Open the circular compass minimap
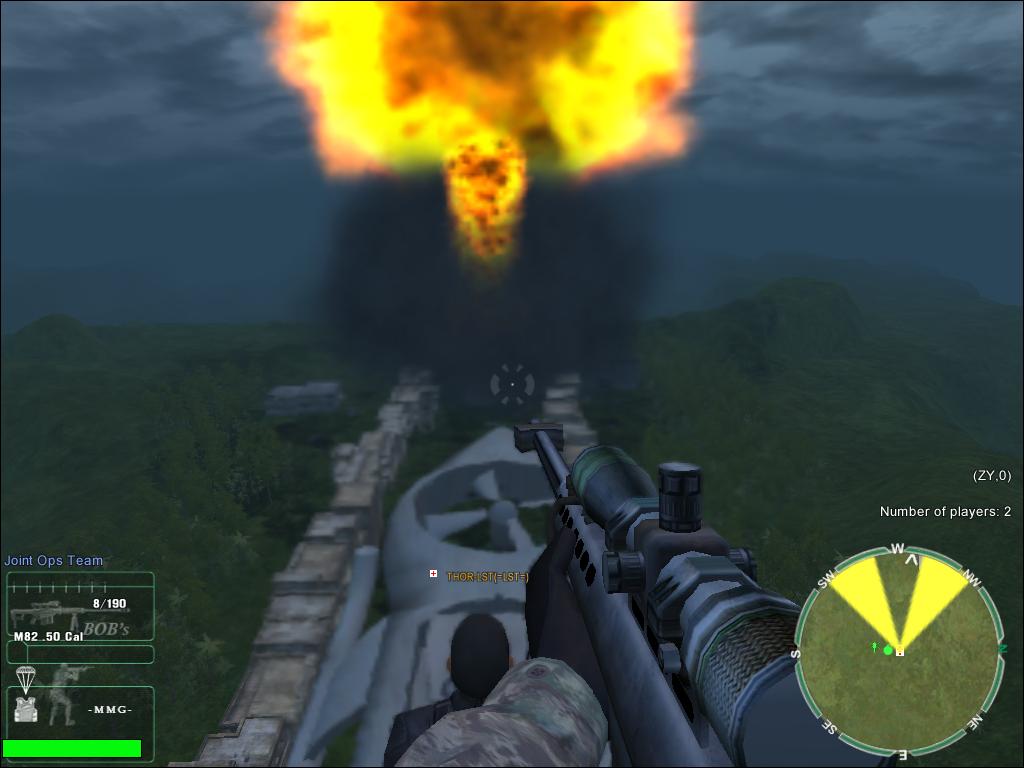This screenshot has height=768, width=1024. pos(899,651)
